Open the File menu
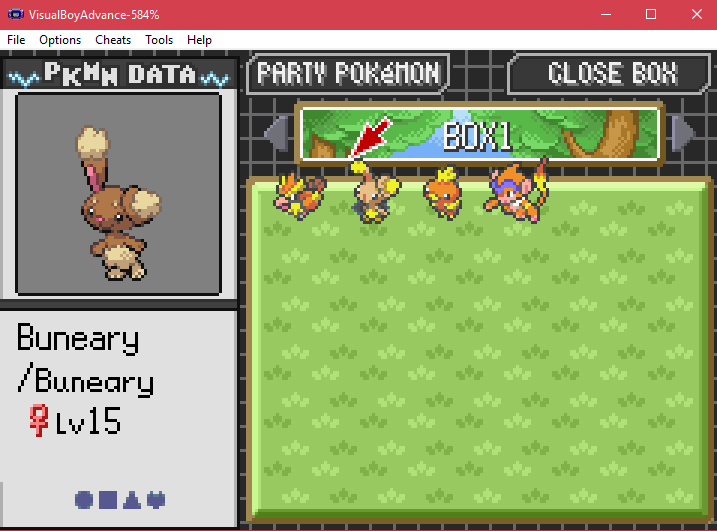 point(16,40)
